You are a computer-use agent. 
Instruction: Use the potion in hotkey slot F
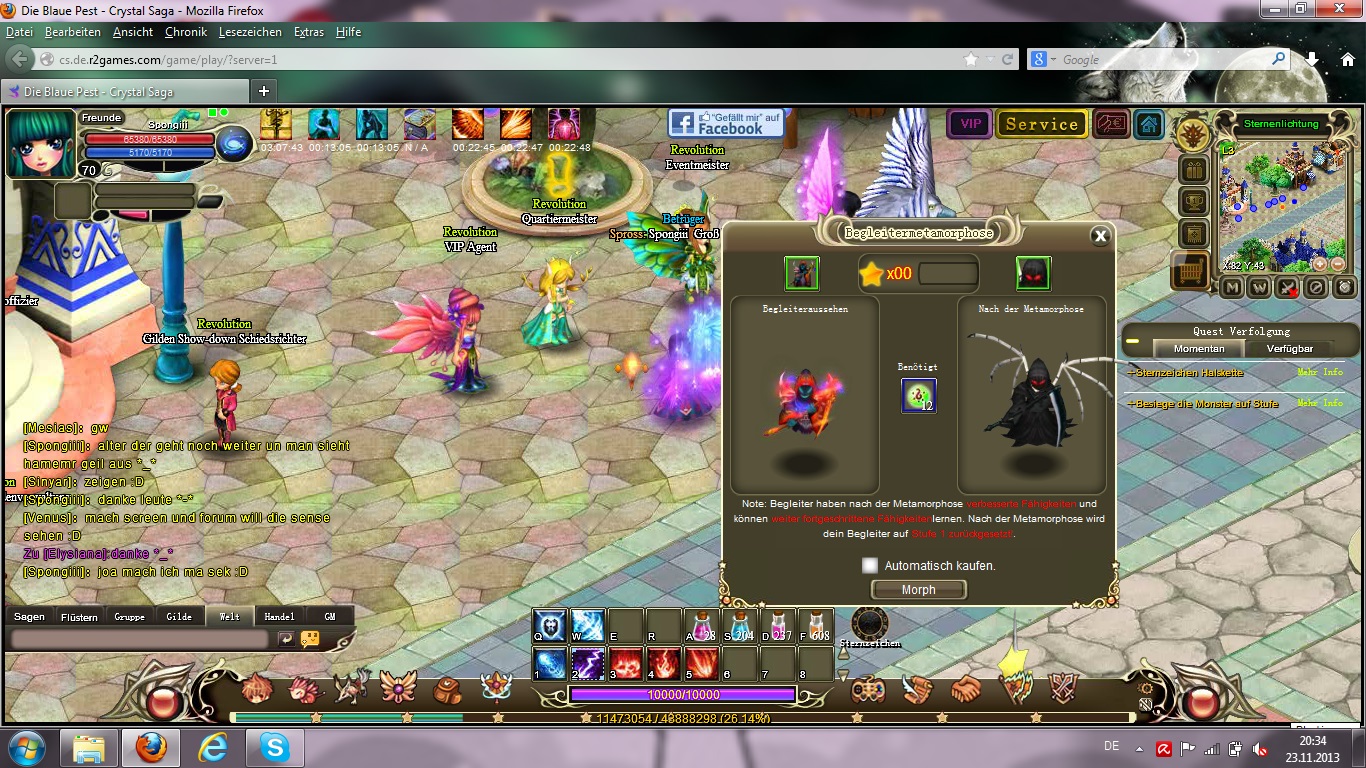click(x=815, y=626)
